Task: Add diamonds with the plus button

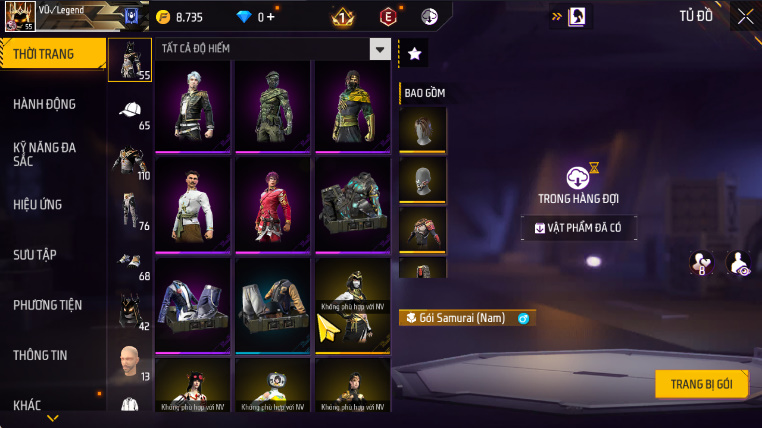Action: [x=270, y=17]
